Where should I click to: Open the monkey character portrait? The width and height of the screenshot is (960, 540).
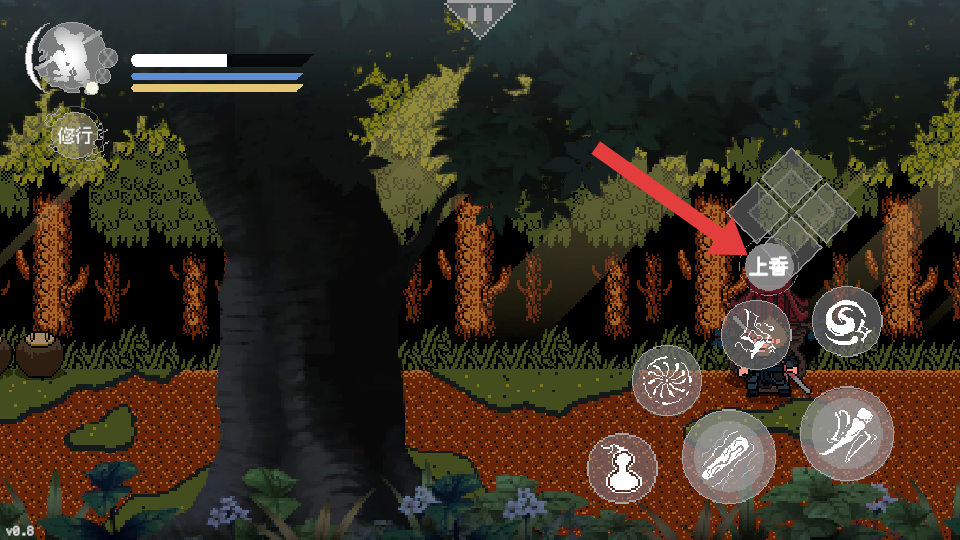(66, 58)
